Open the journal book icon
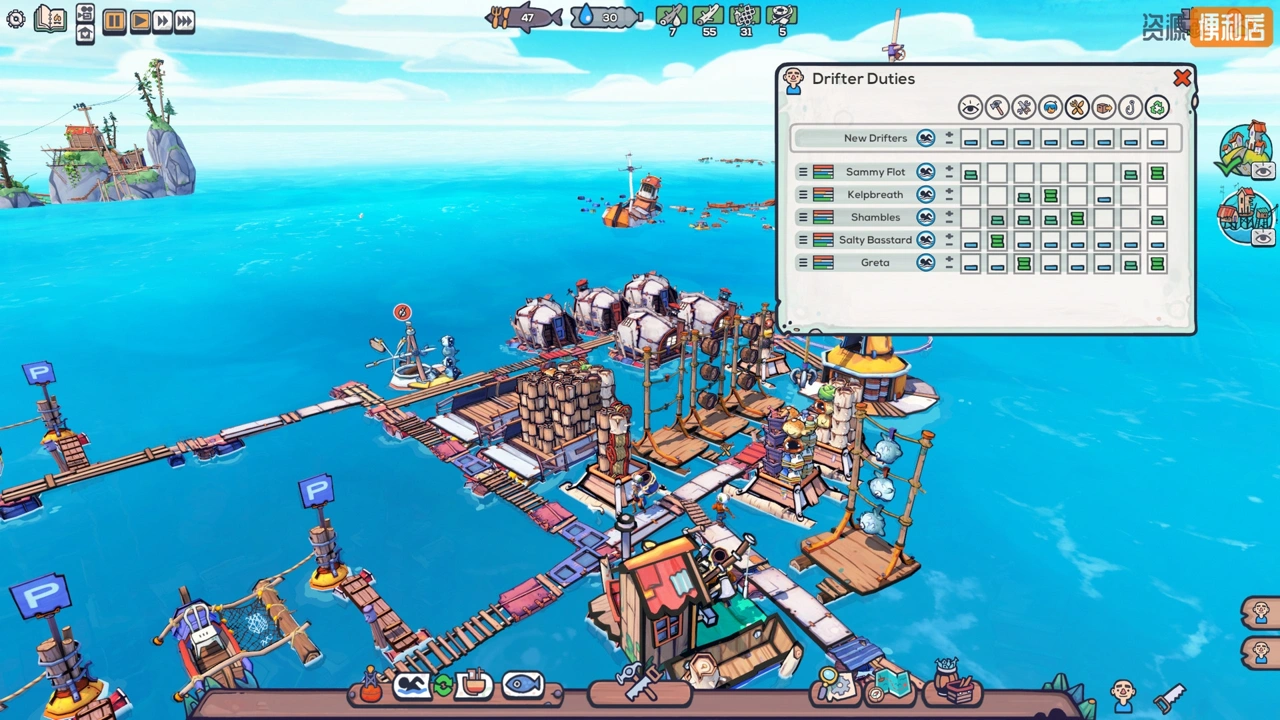Screen dimensions: 1280x720 pos(50,19)
